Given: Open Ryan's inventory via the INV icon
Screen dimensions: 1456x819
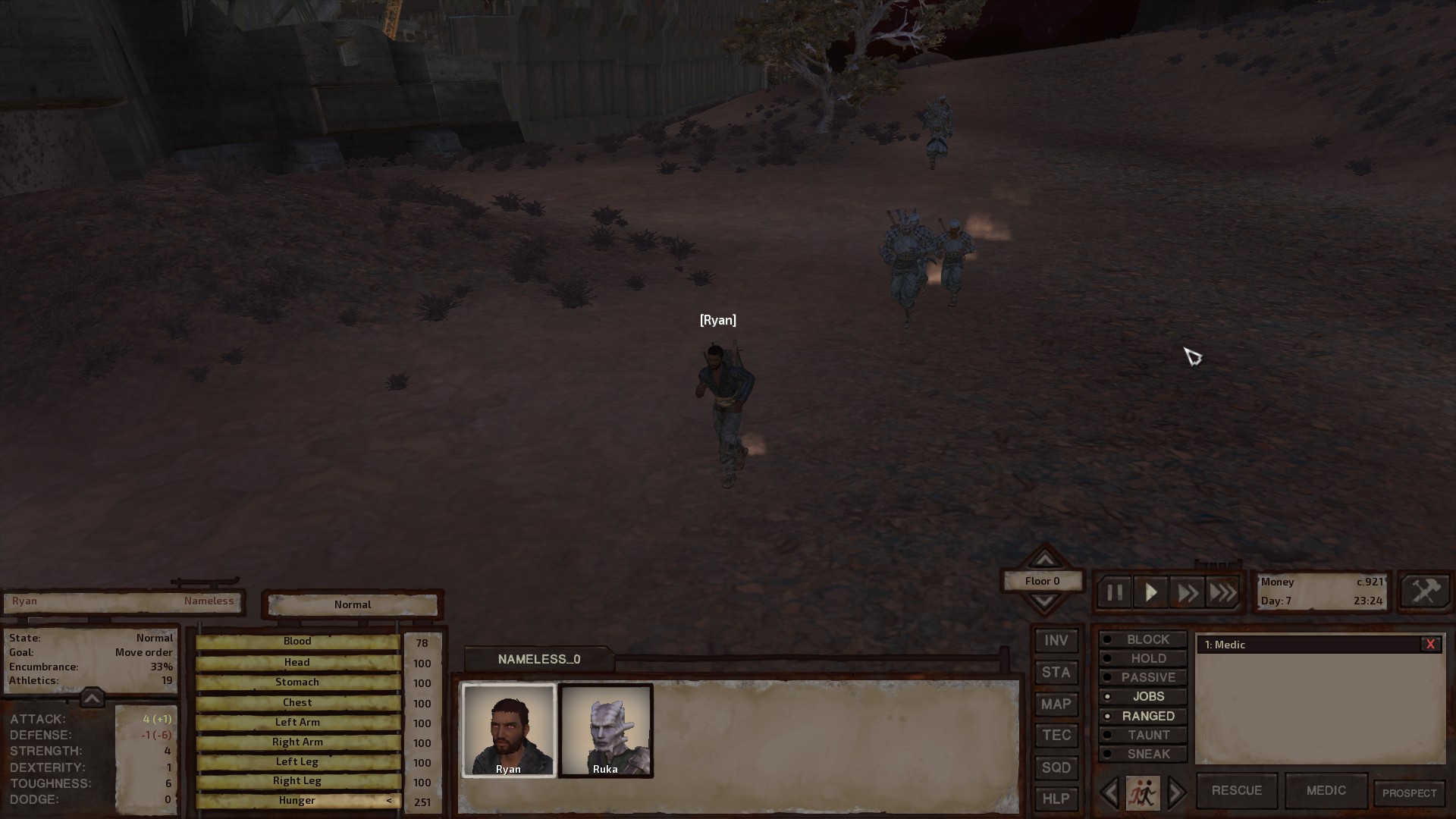Looking at the screenshot, I should [1055, 640].
